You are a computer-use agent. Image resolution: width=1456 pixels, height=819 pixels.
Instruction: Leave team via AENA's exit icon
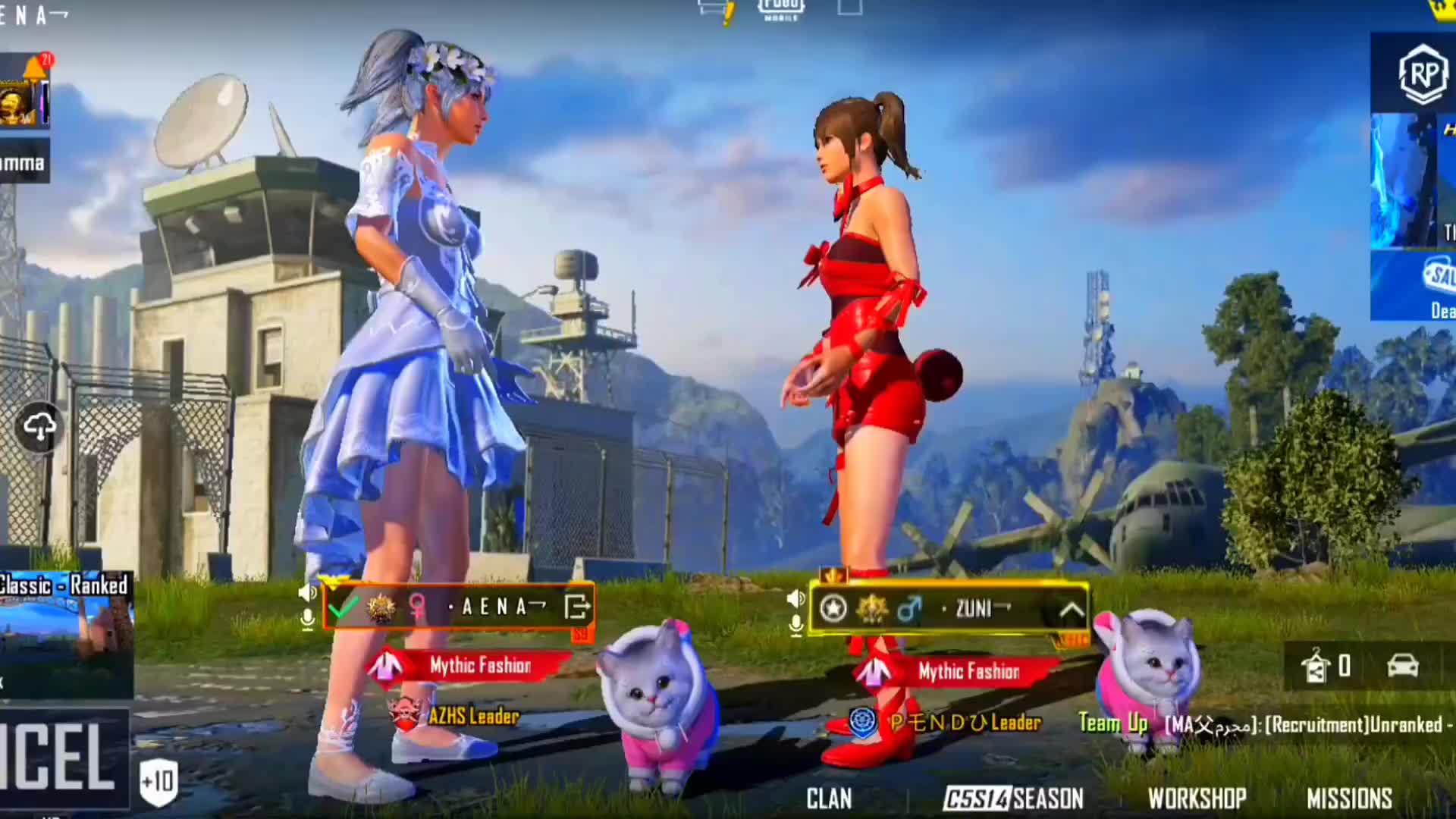(x=577, y=607)
